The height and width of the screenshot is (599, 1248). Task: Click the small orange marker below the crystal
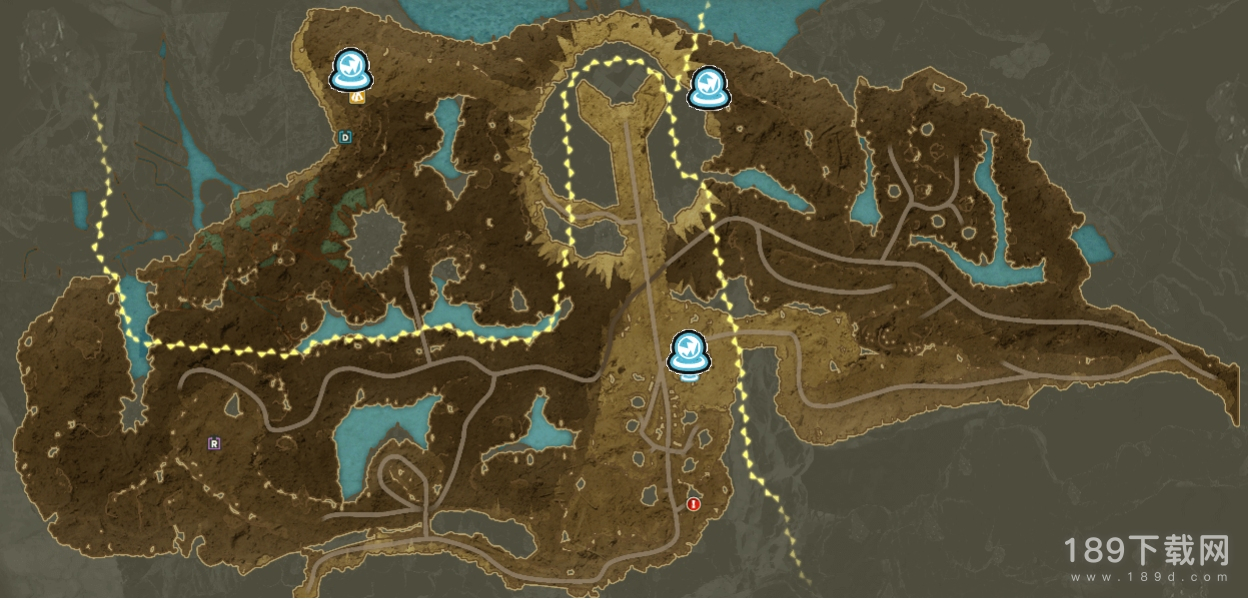pos(357,97)
